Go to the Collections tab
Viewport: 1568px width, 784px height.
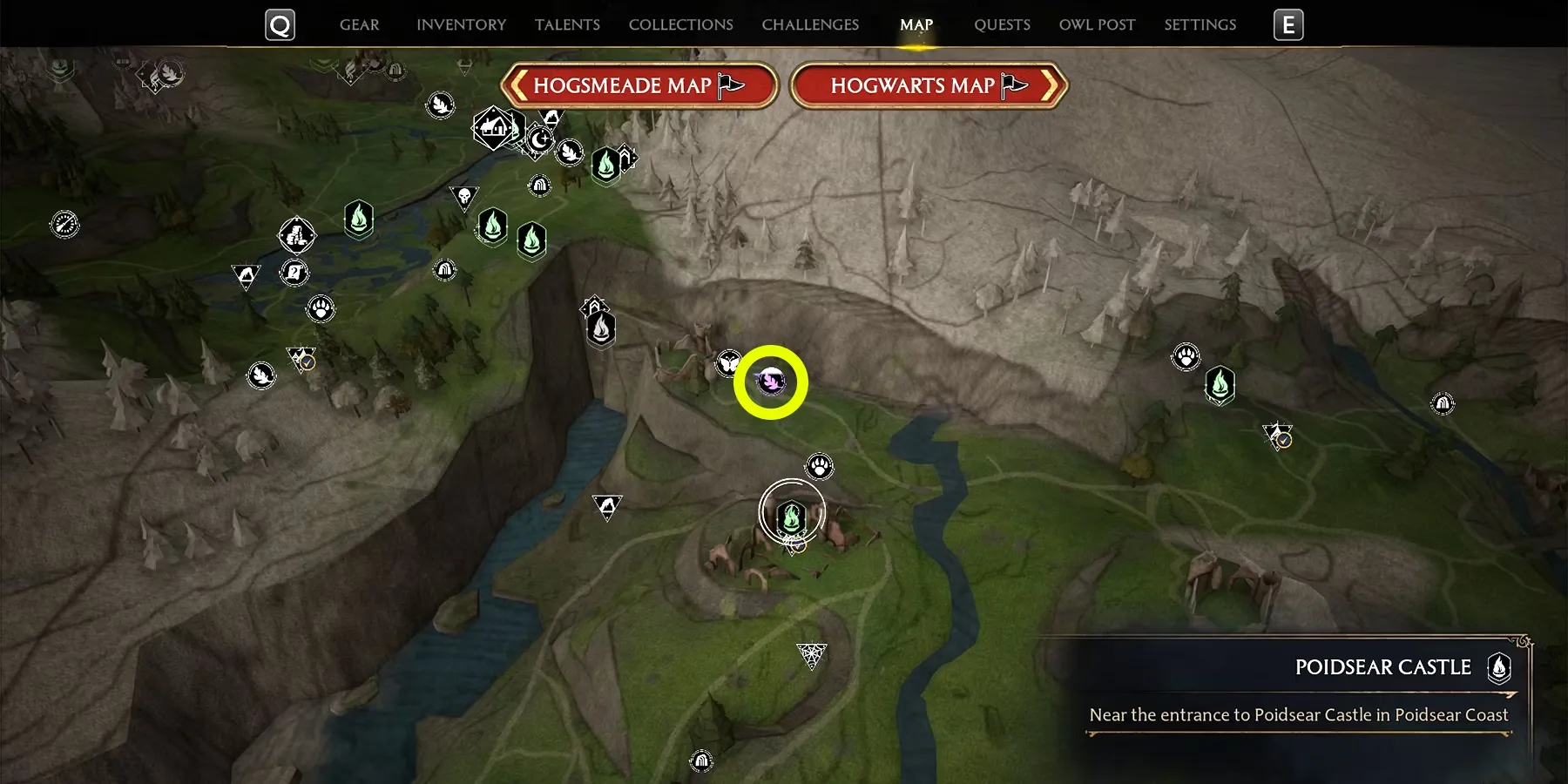[x=680, y=24]
